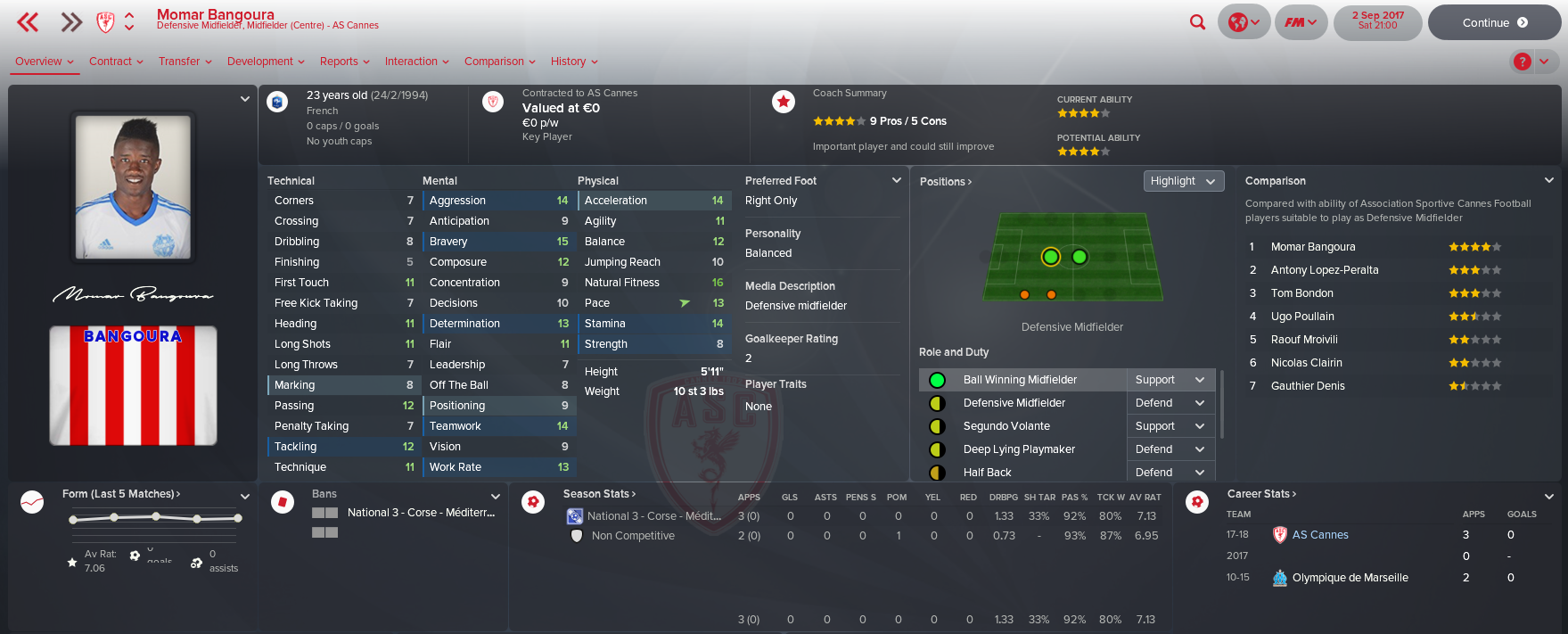1568x634 pixels.
Task: Open the Contract menu
Action: 116,62
